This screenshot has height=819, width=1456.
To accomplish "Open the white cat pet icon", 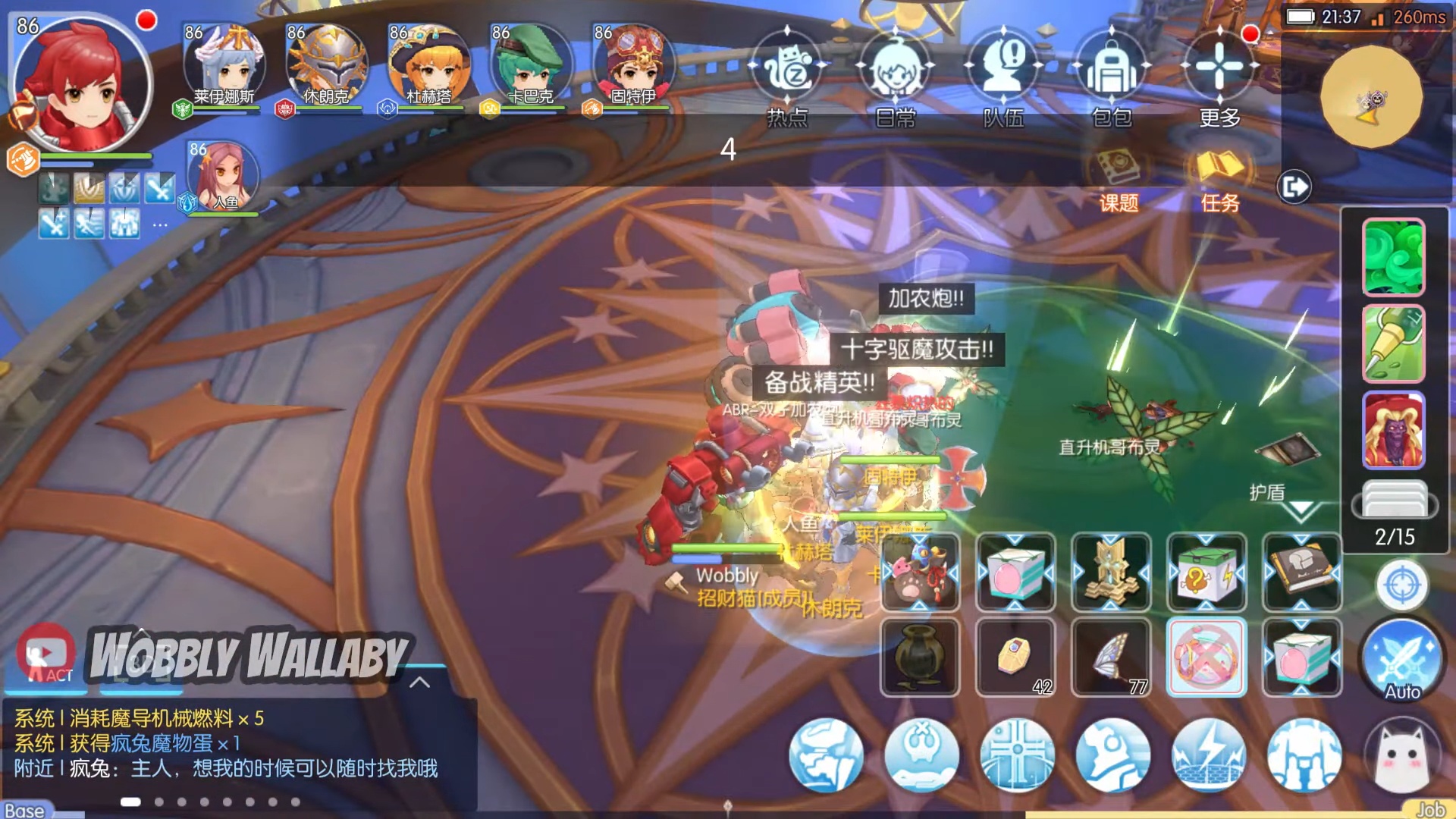I will 1404,755.
